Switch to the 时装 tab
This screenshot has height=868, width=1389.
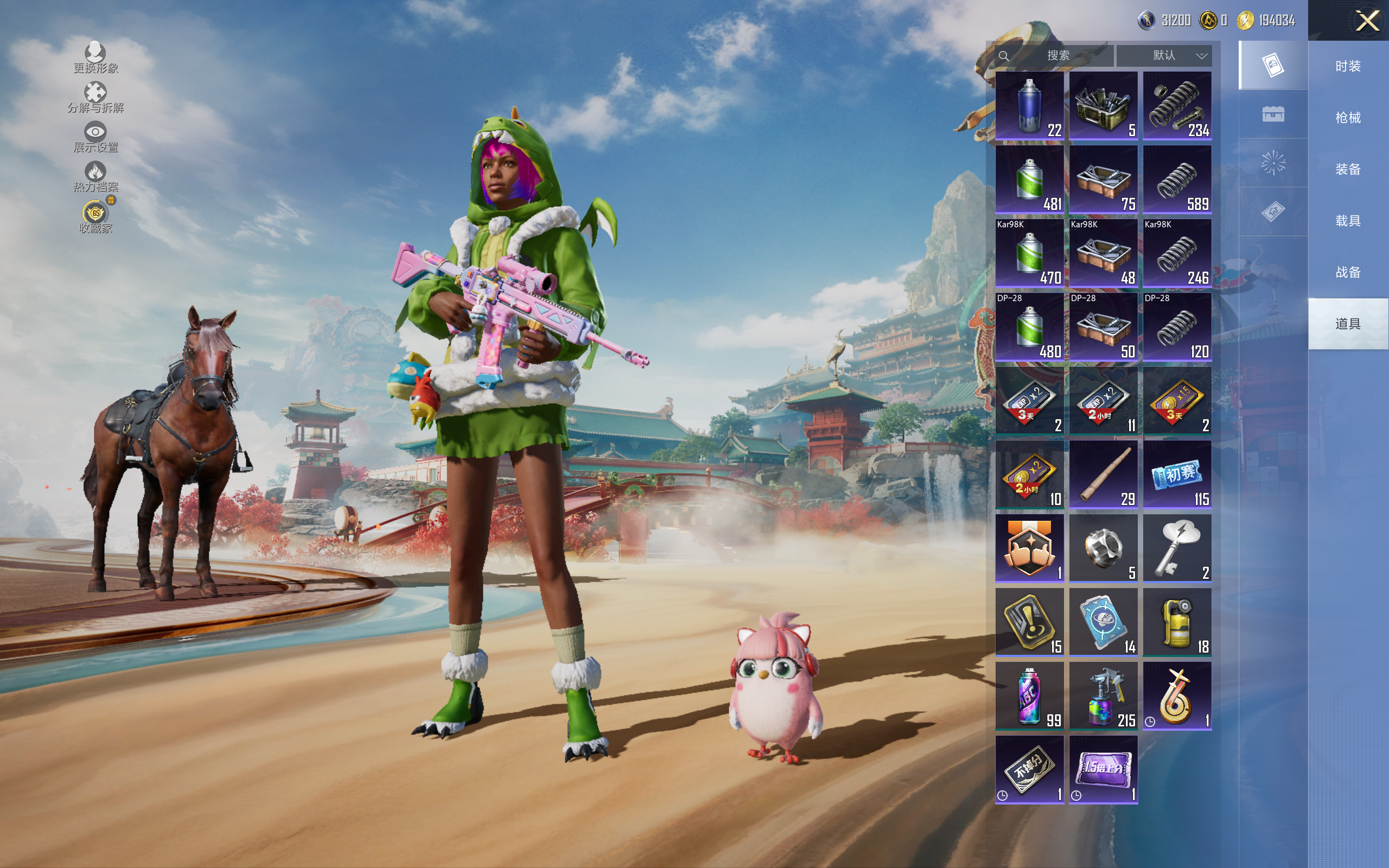tap(1347, 67)
